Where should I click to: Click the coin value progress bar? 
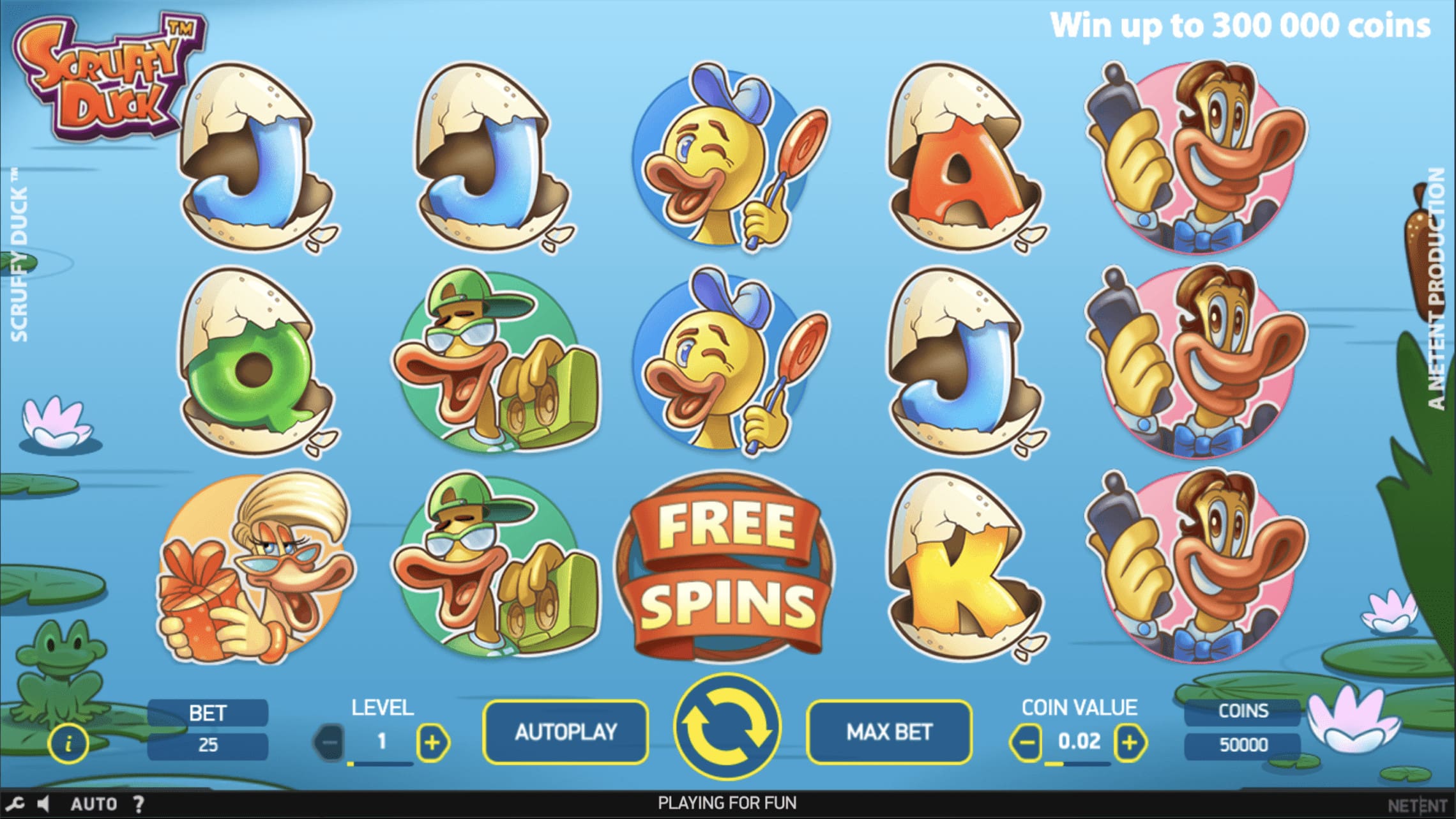1076,765
